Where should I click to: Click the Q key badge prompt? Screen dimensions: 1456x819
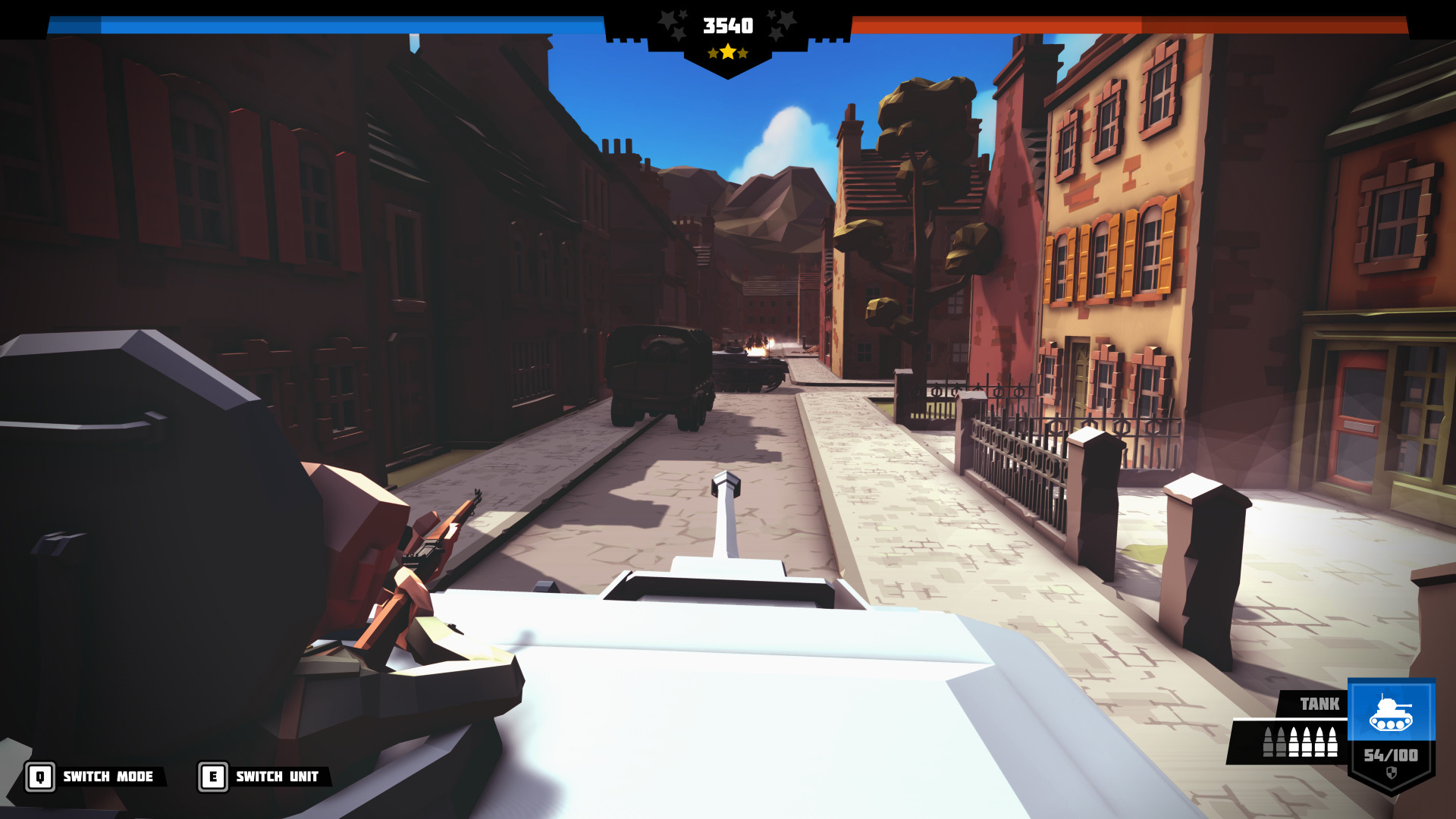pos(40,777)
